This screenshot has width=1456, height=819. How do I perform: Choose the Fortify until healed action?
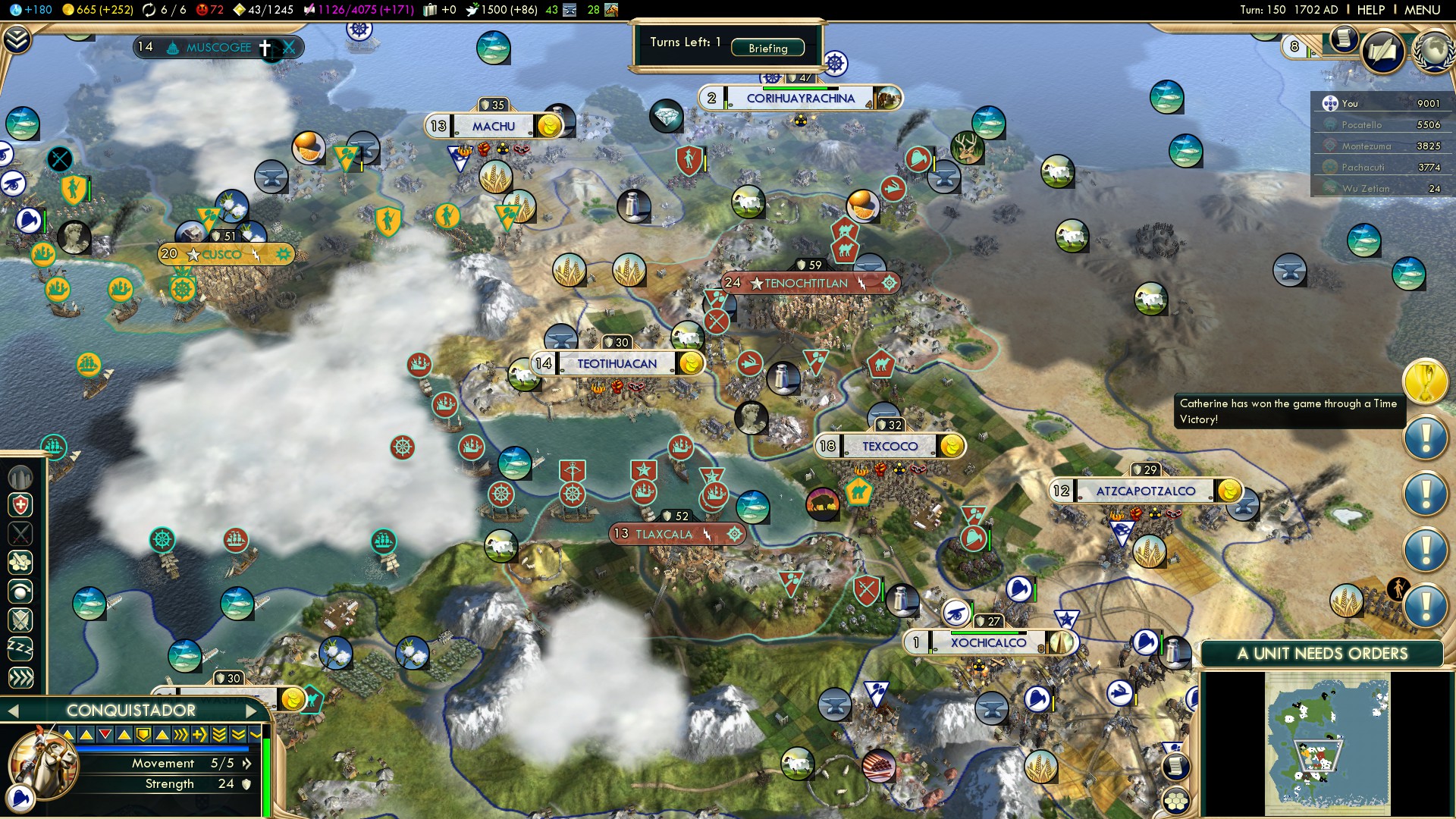pyautogui.click(x=20, y=505)
